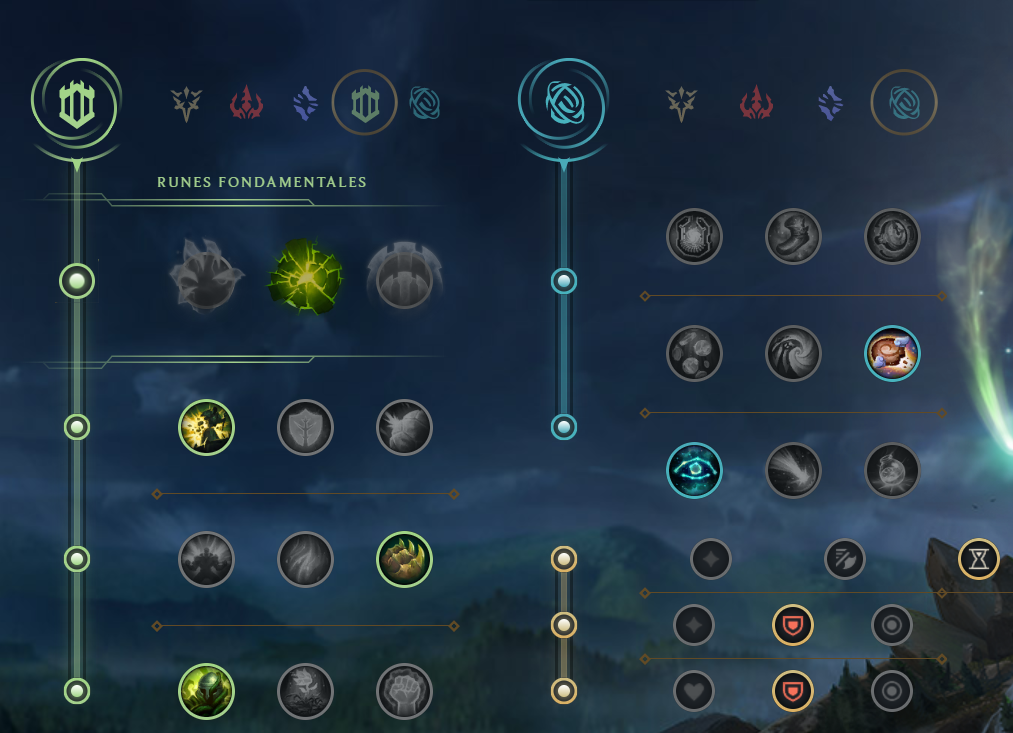Select the Cosmic Insight eye rune

[694, 470]
